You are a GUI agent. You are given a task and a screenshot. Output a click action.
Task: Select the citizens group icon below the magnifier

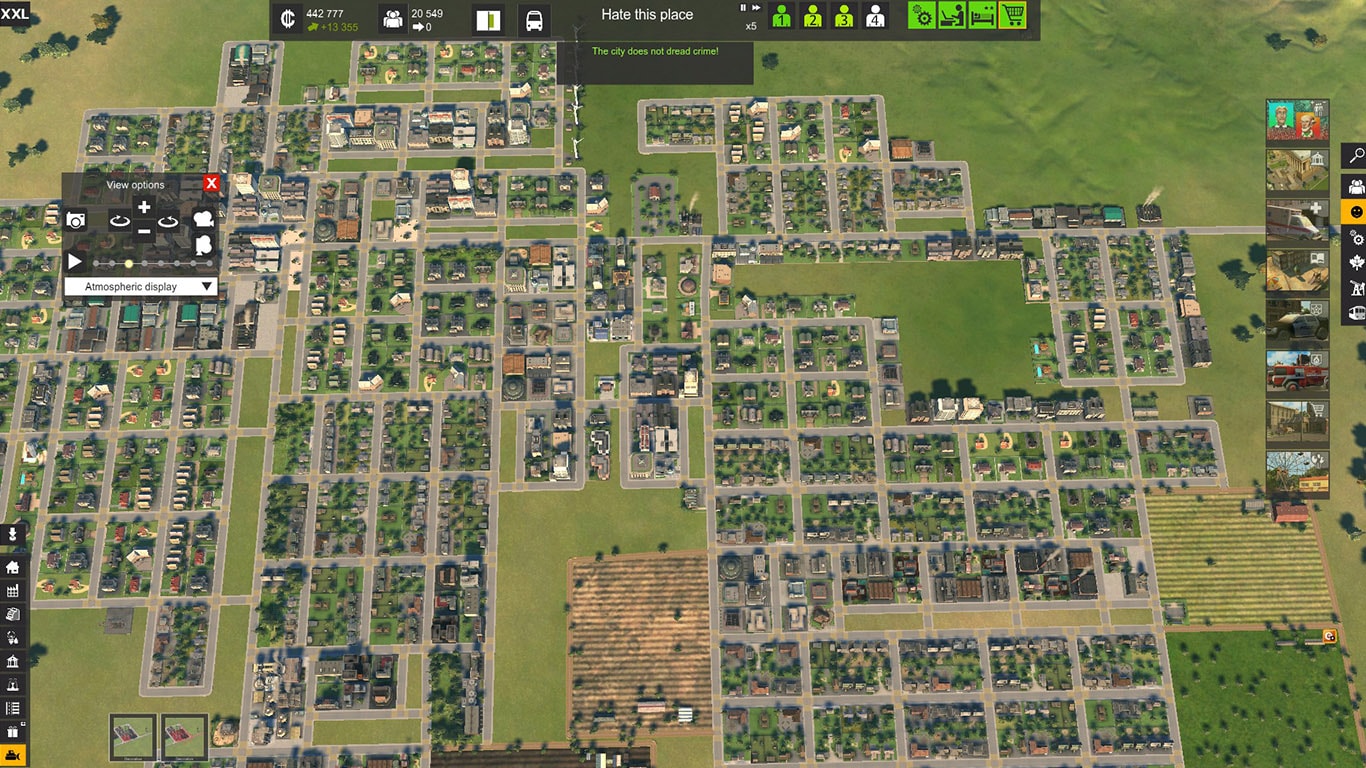click(x=1355, y=184)
